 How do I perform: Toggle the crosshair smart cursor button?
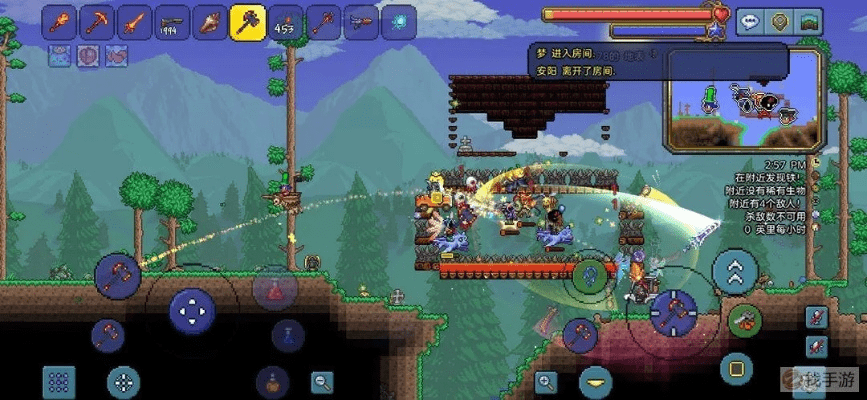[123, 381]
